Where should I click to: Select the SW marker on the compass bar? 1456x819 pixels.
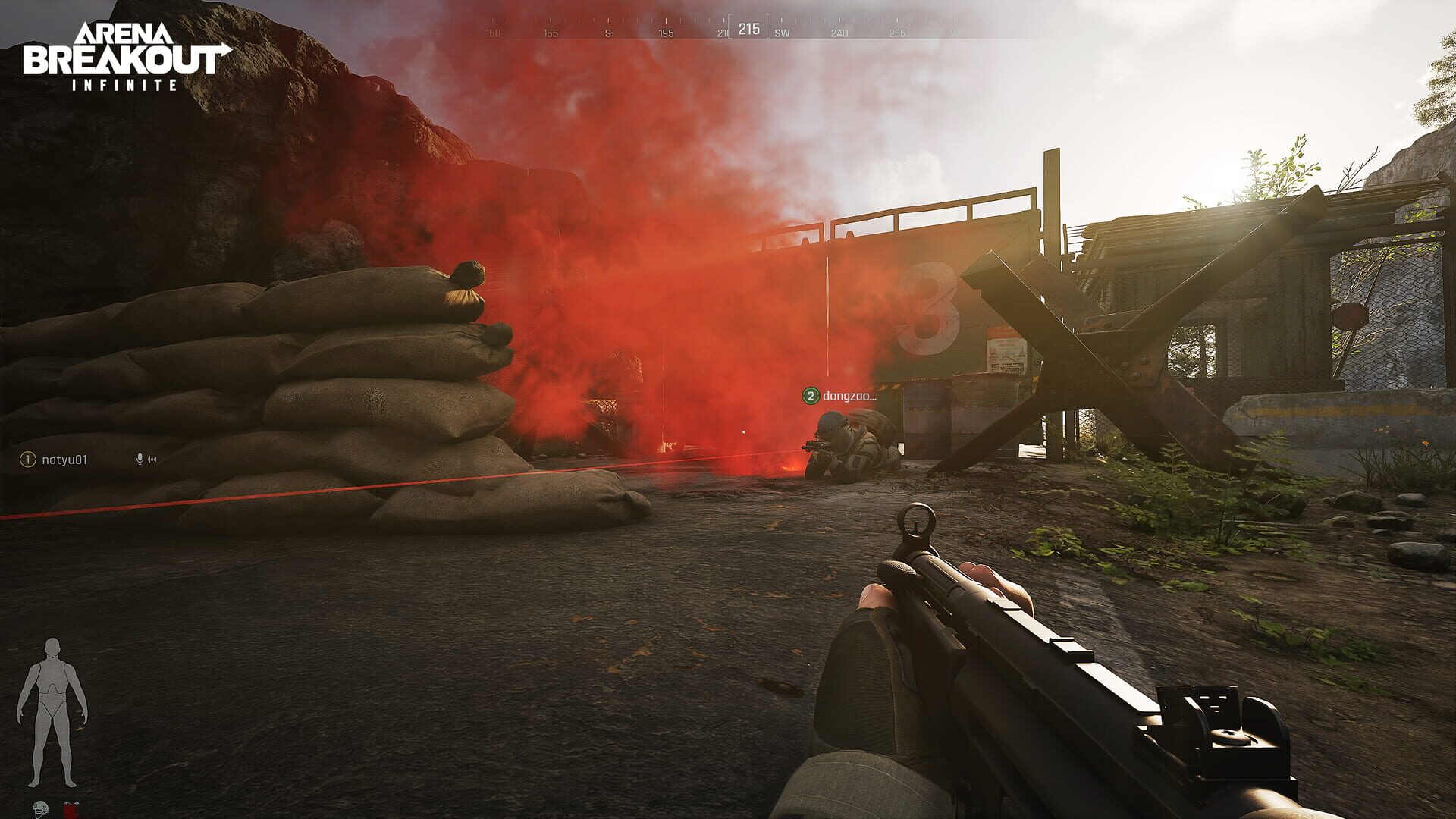782,33
